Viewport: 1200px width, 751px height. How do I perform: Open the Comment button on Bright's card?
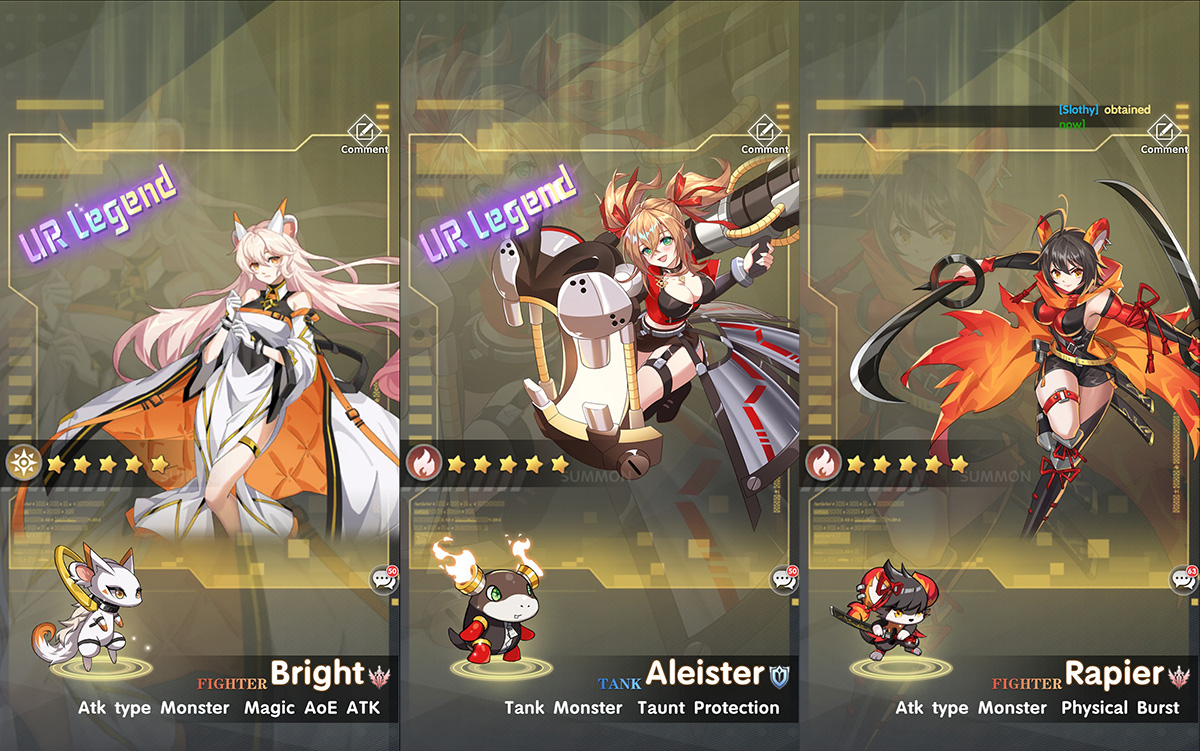364,134
